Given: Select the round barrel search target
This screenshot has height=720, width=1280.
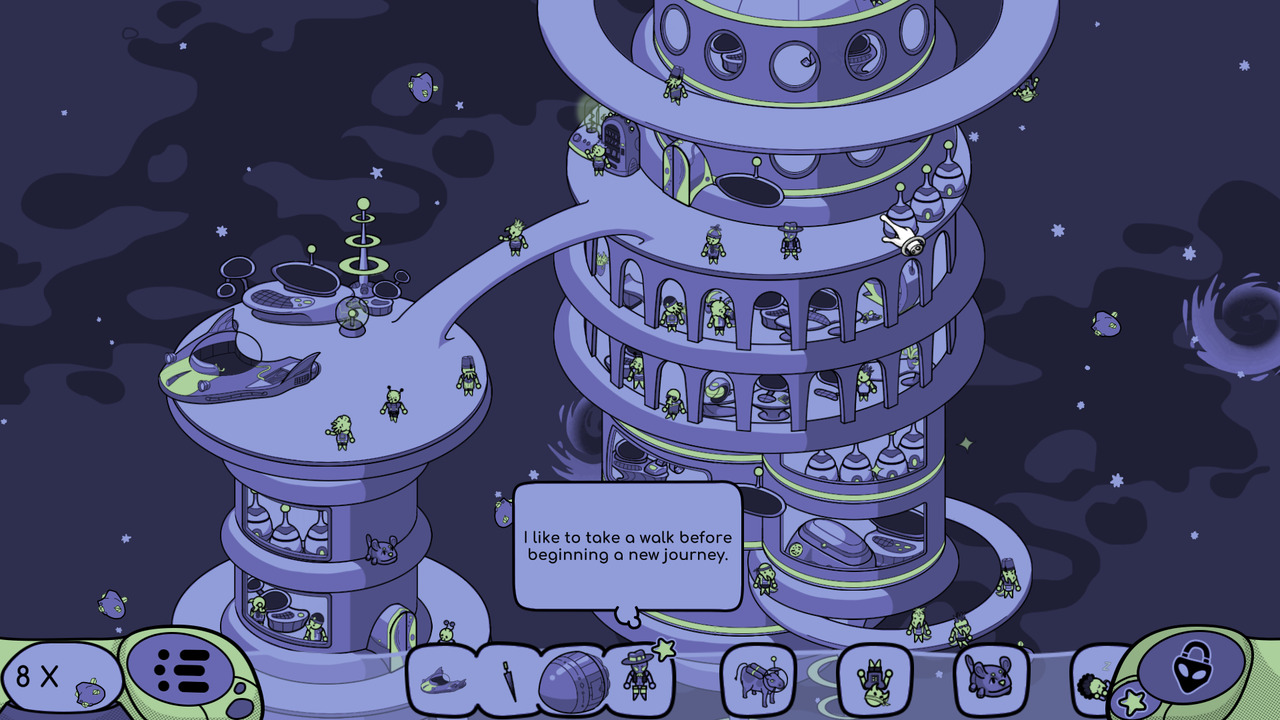Looking at the screenshot, I should [x=573, y=678].
